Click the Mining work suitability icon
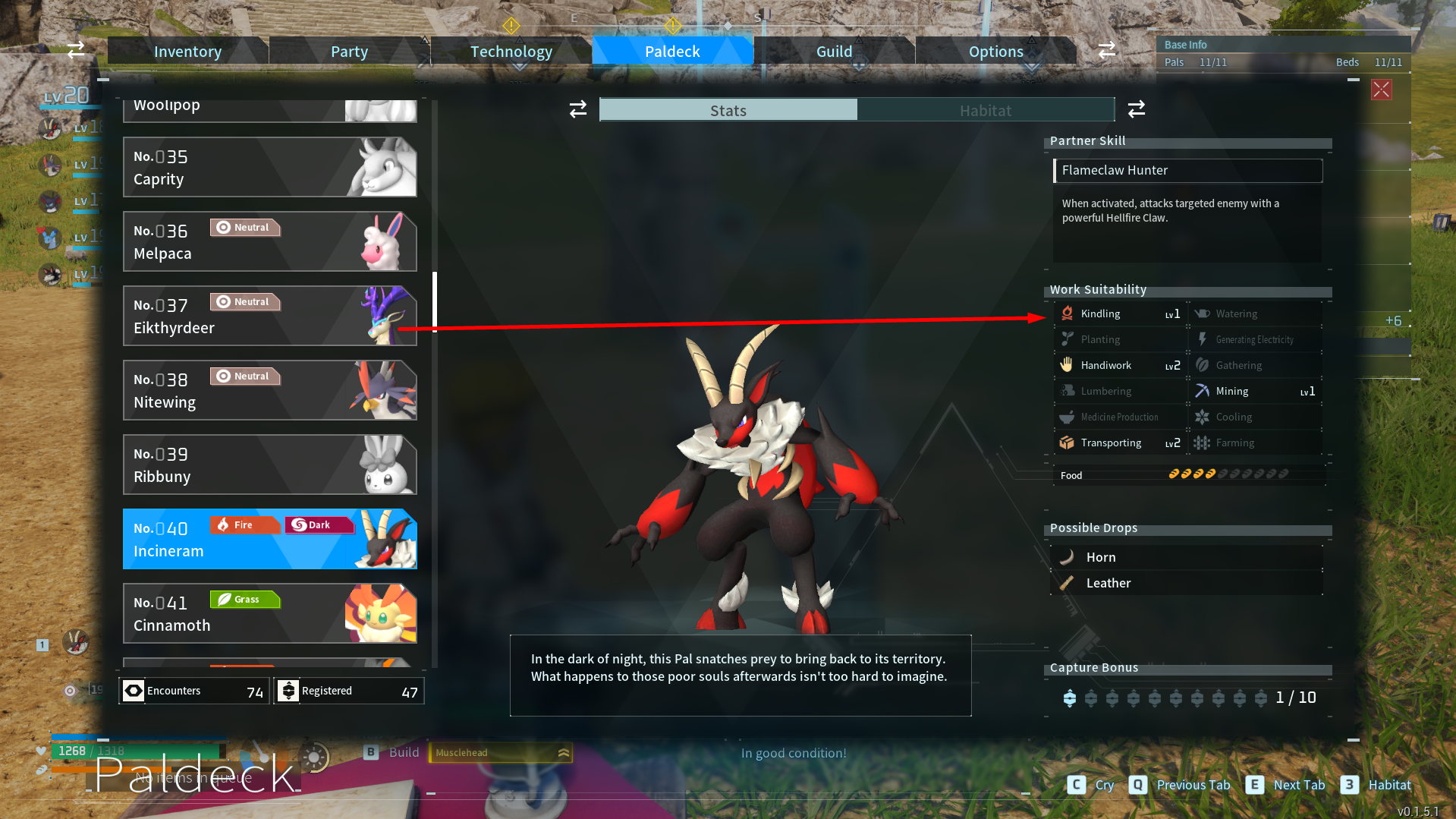 1203,391
